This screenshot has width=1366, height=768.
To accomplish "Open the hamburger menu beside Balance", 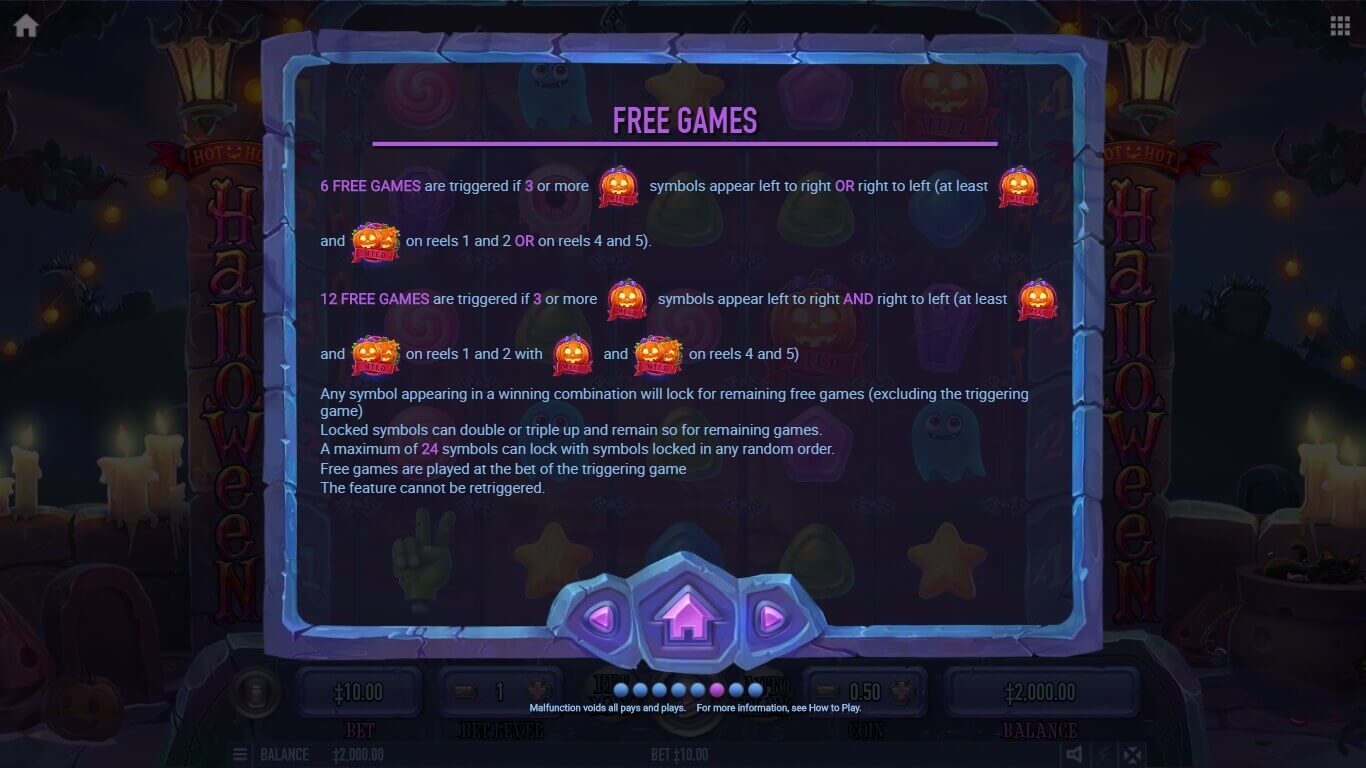I will [241, 754].
